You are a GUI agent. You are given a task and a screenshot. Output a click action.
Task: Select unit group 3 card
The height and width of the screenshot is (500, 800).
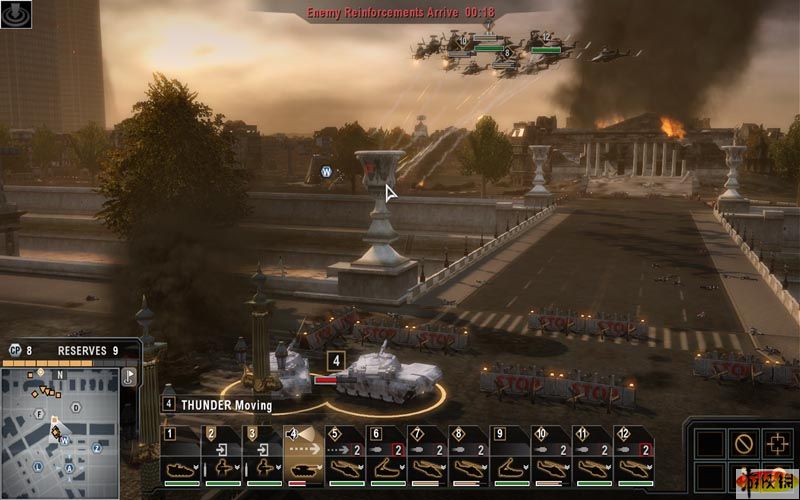tap(264, 457)
